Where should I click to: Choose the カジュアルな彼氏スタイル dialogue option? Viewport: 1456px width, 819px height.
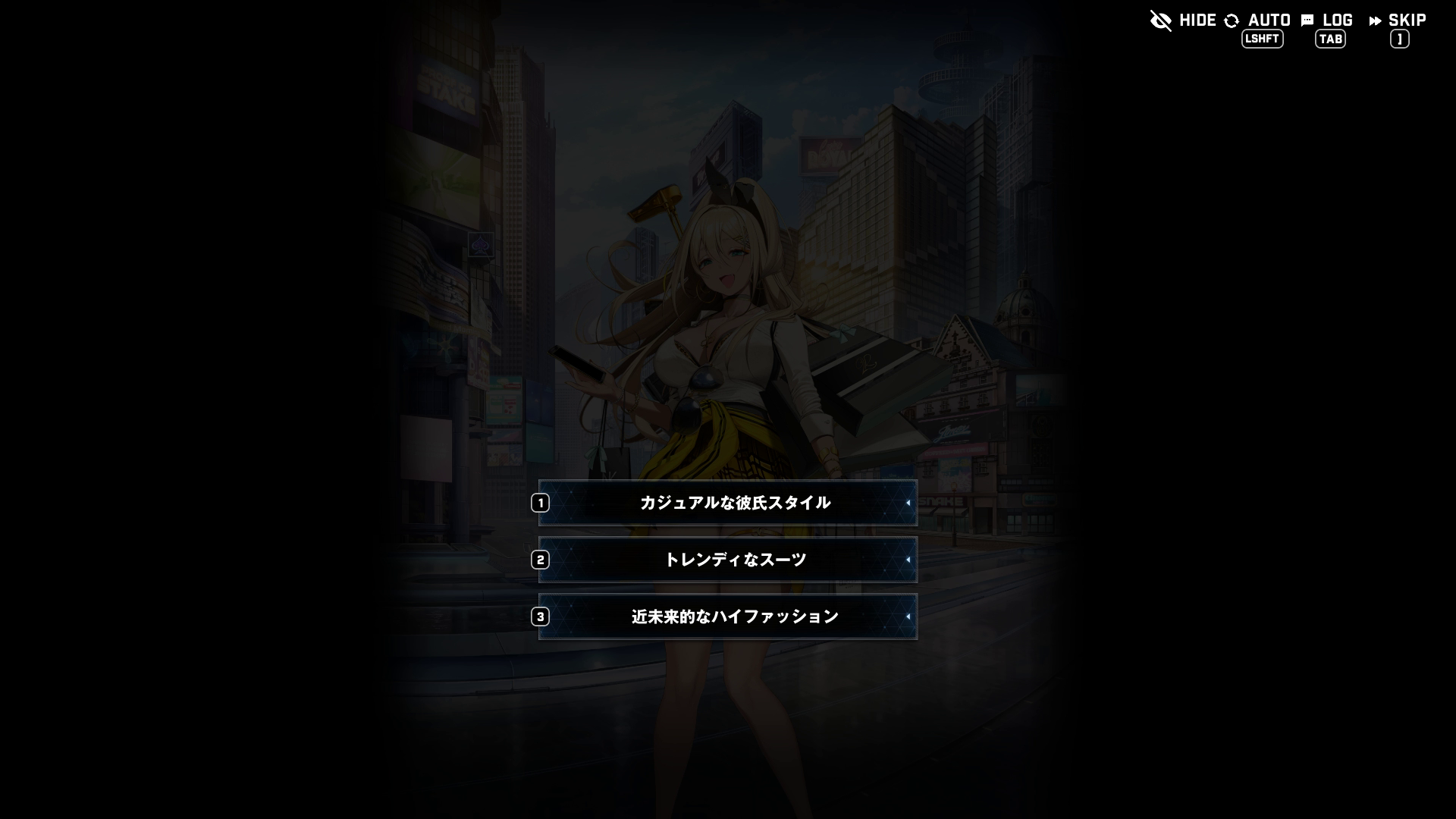[x=728, y=503]
